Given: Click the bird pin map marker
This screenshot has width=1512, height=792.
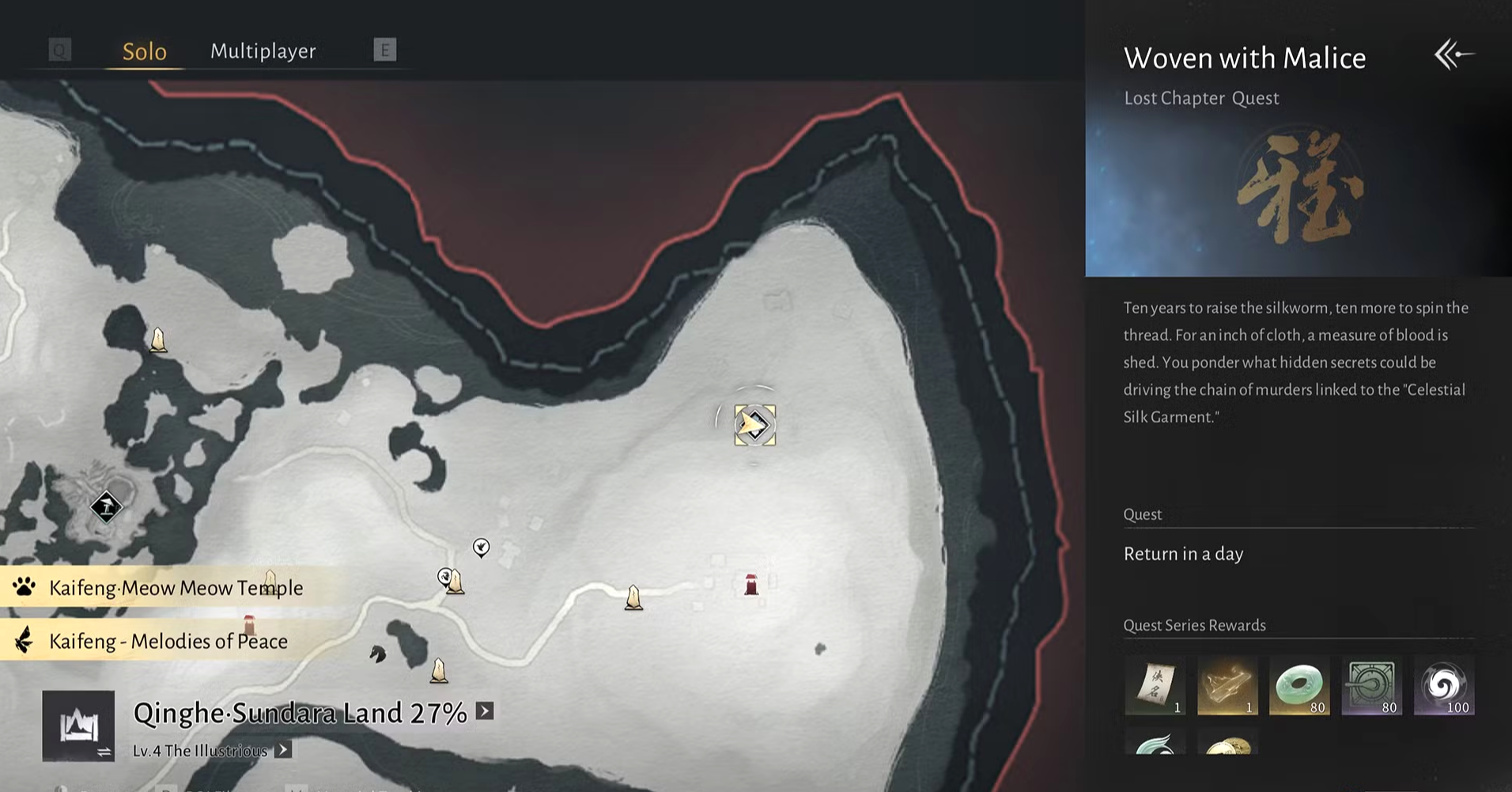Looking at the screenshot, I should 481,547.
